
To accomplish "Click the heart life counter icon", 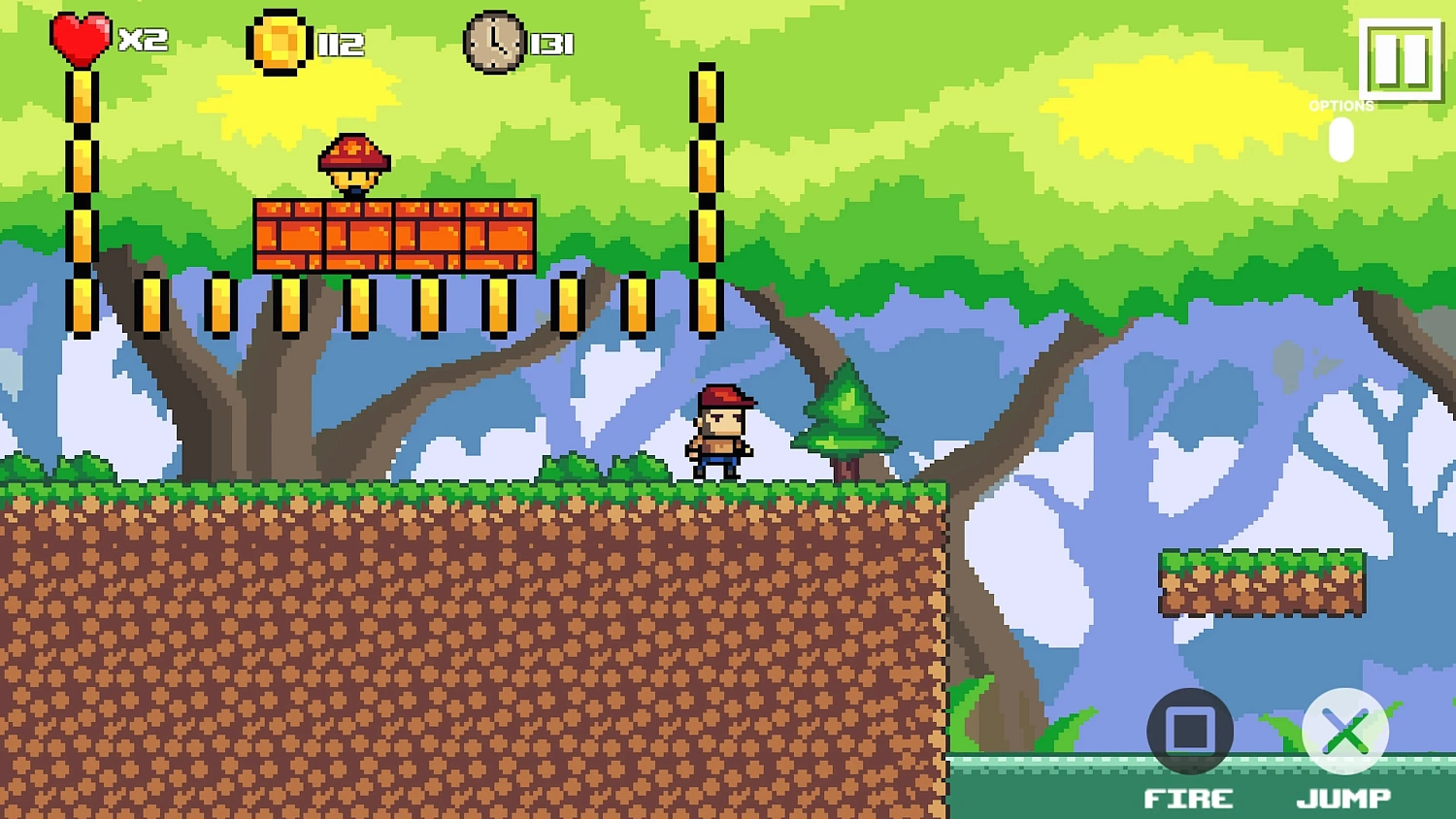I will (83, 39).
